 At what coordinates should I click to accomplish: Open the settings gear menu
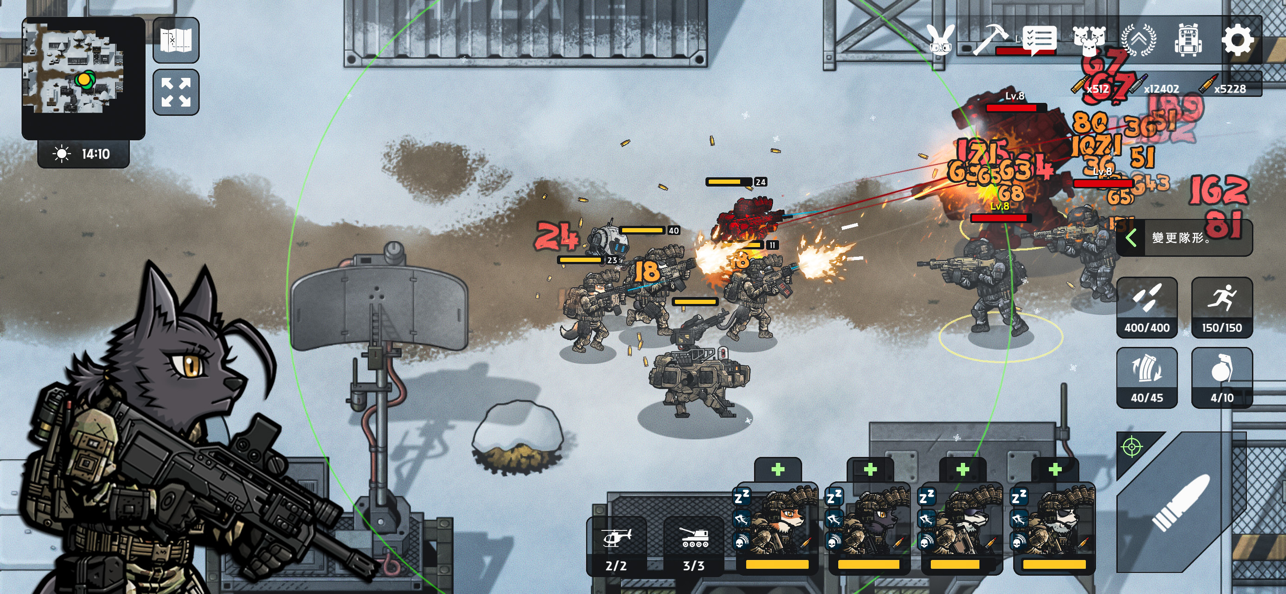pos(1237,41)
